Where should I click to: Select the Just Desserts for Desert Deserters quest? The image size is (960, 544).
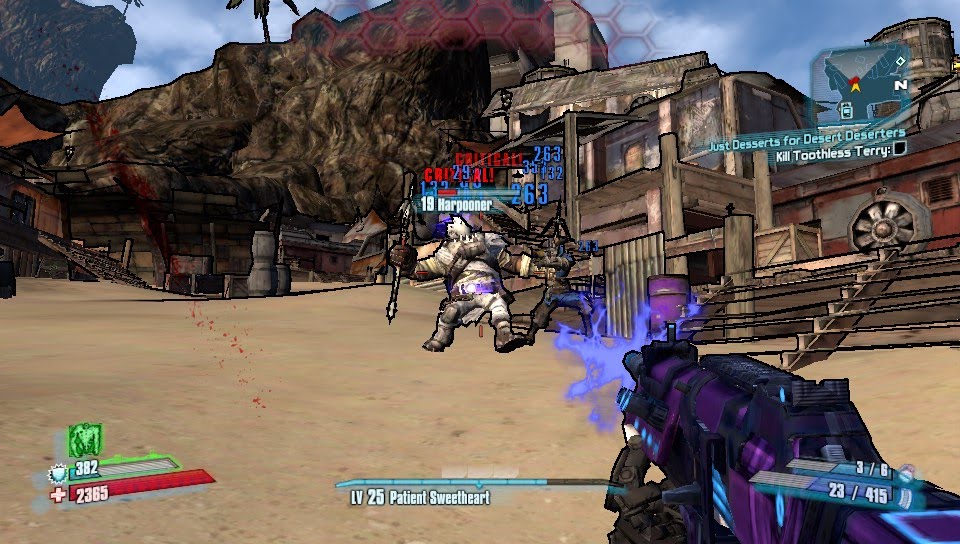coord(807,133)
